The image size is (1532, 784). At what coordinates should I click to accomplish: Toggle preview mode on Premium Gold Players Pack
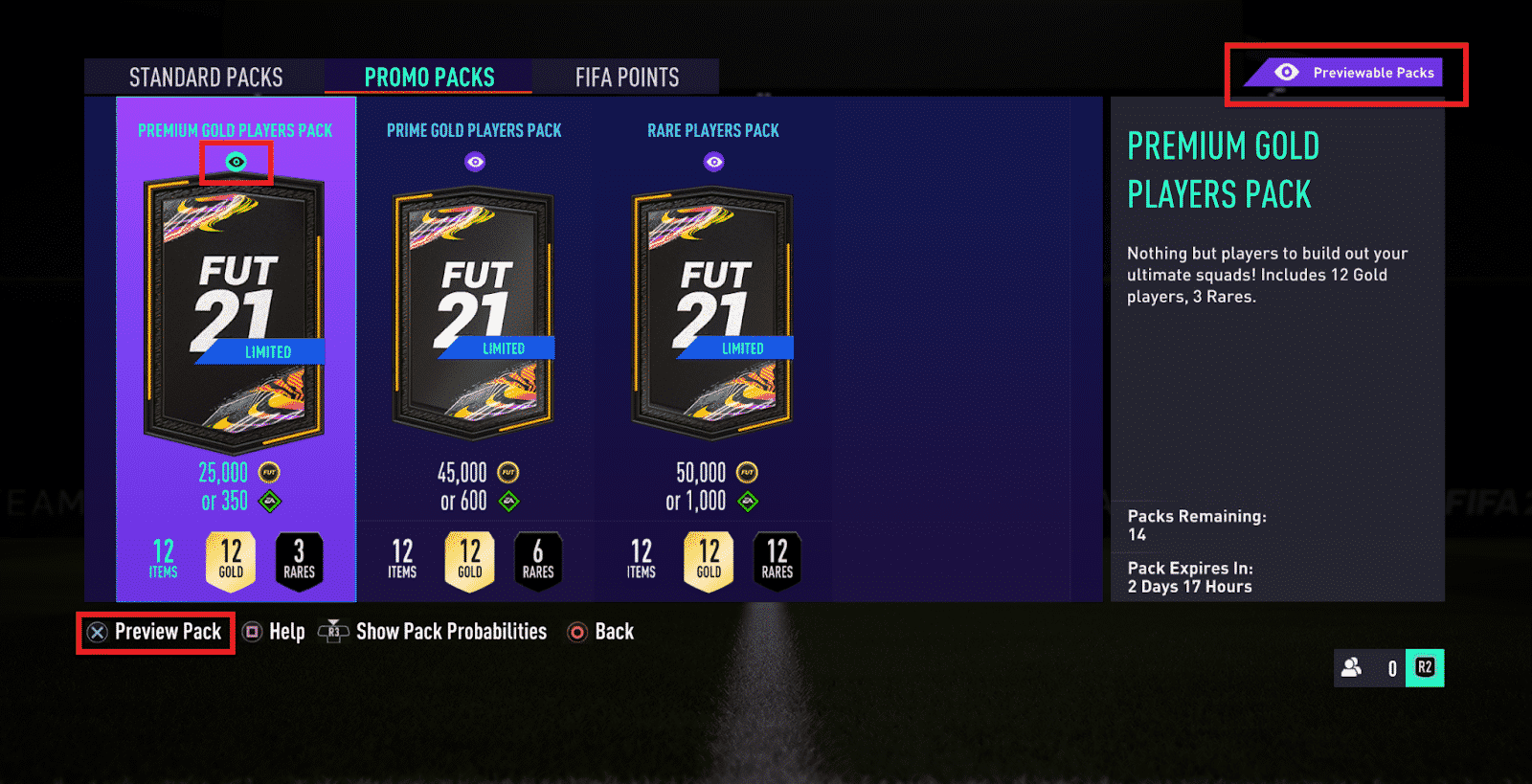point(237,161)
